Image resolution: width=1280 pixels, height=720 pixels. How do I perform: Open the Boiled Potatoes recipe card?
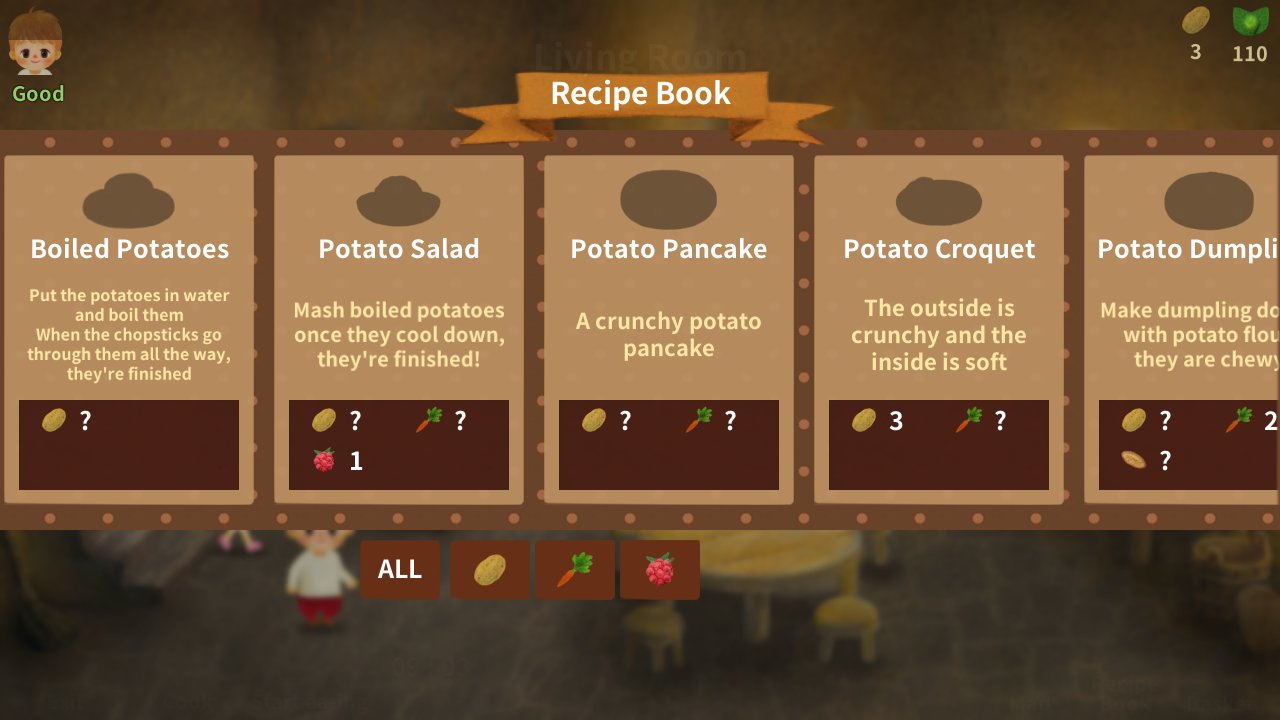pyautogui.click(x=129, y=328)
